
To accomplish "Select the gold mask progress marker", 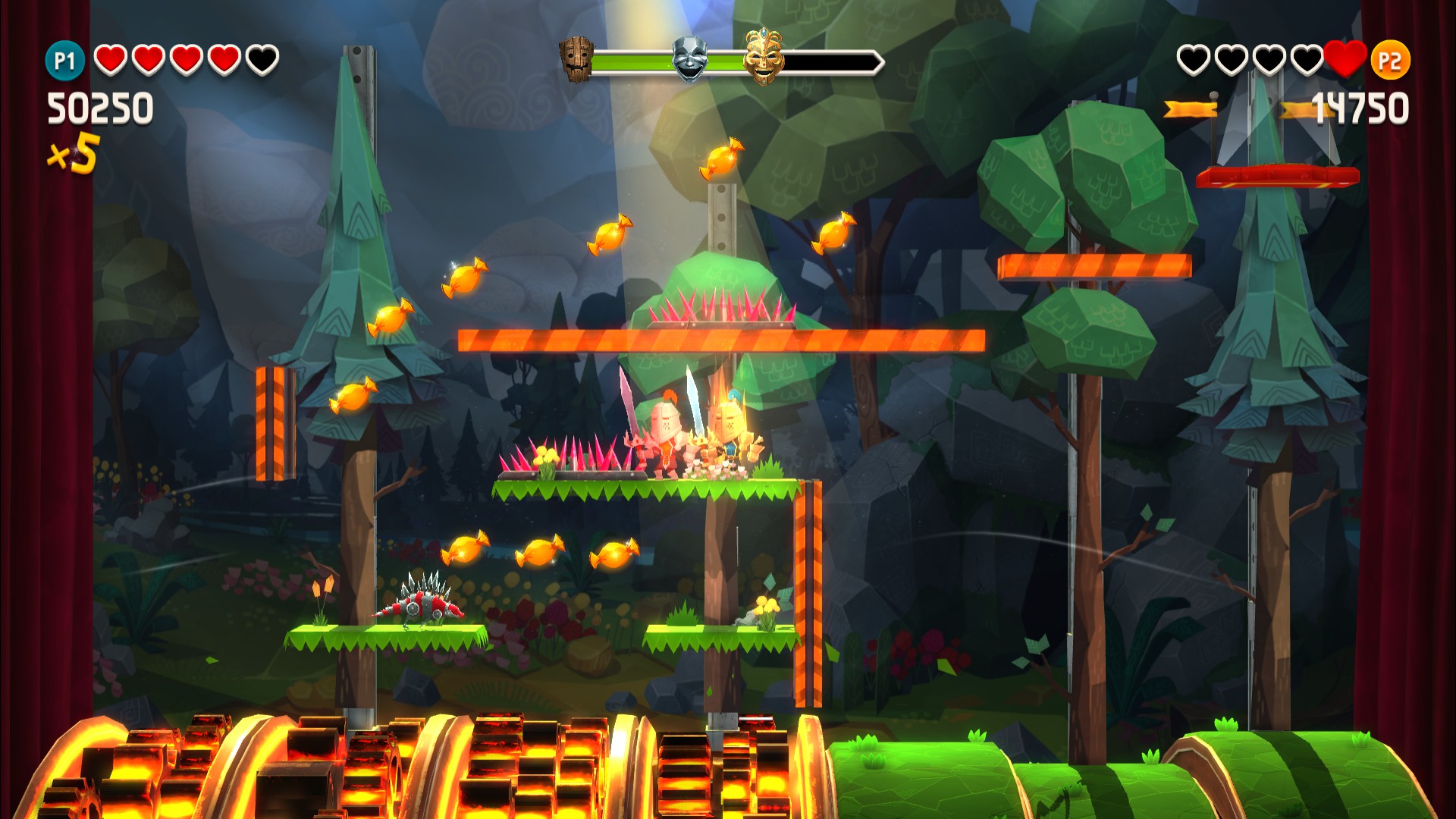I will tap(762, 57).
